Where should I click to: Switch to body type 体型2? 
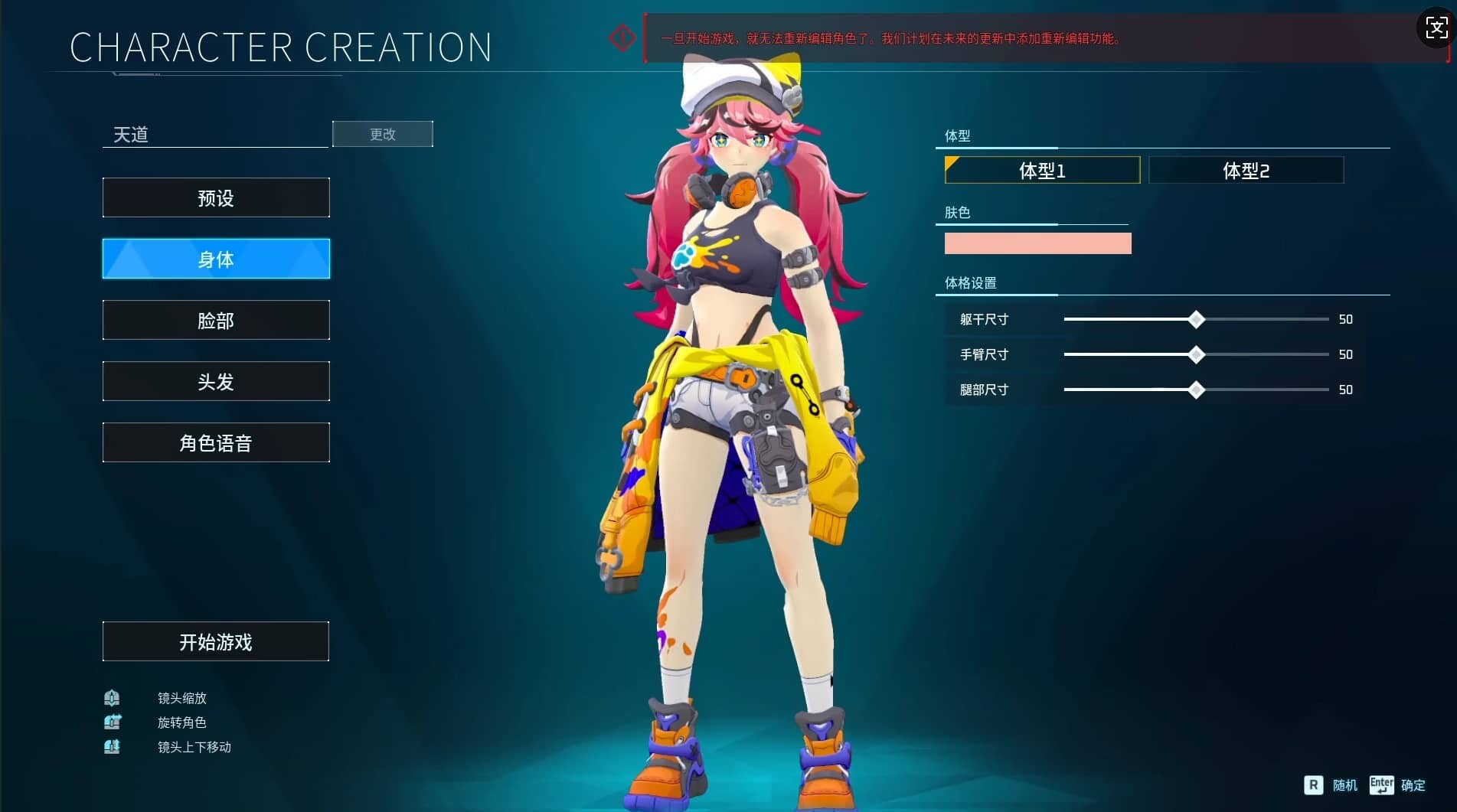[x=1246, y=171]
